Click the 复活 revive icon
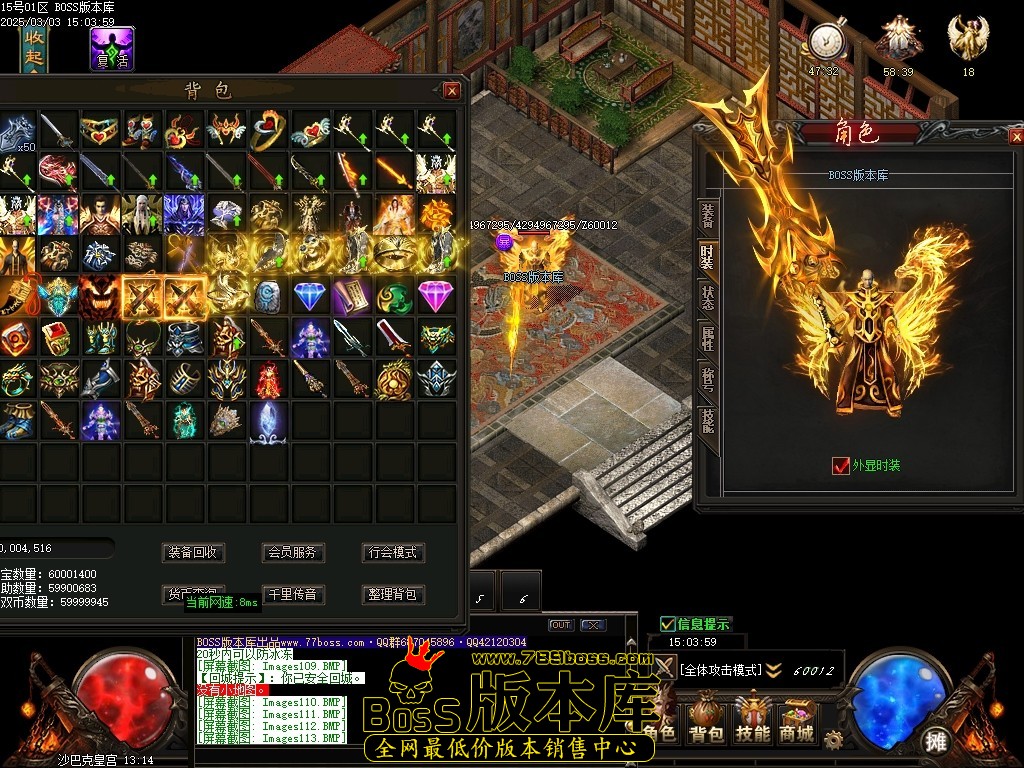 click(x=112, y=49)
